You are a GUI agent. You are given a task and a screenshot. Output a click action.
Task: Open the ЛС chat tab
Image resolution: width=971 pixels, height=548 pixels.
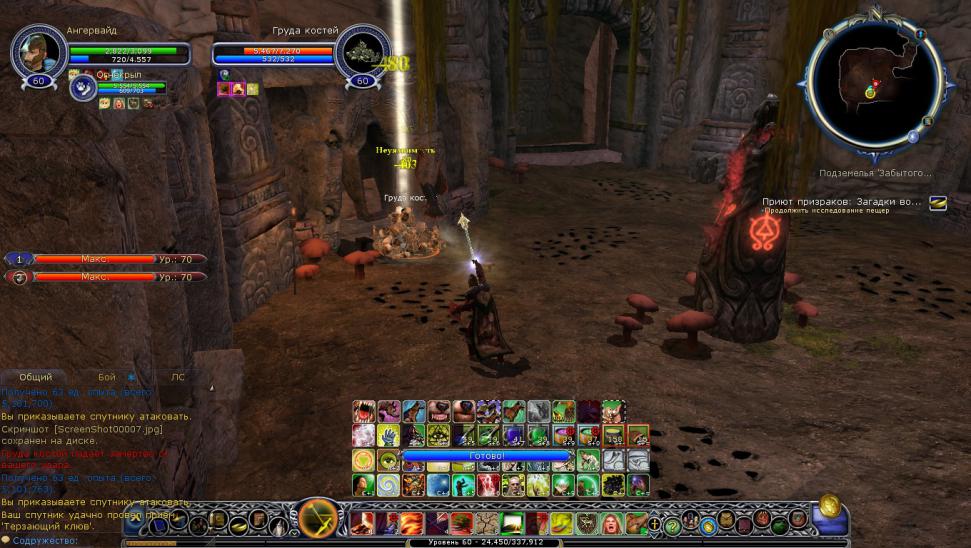click(x=177, y=377)
